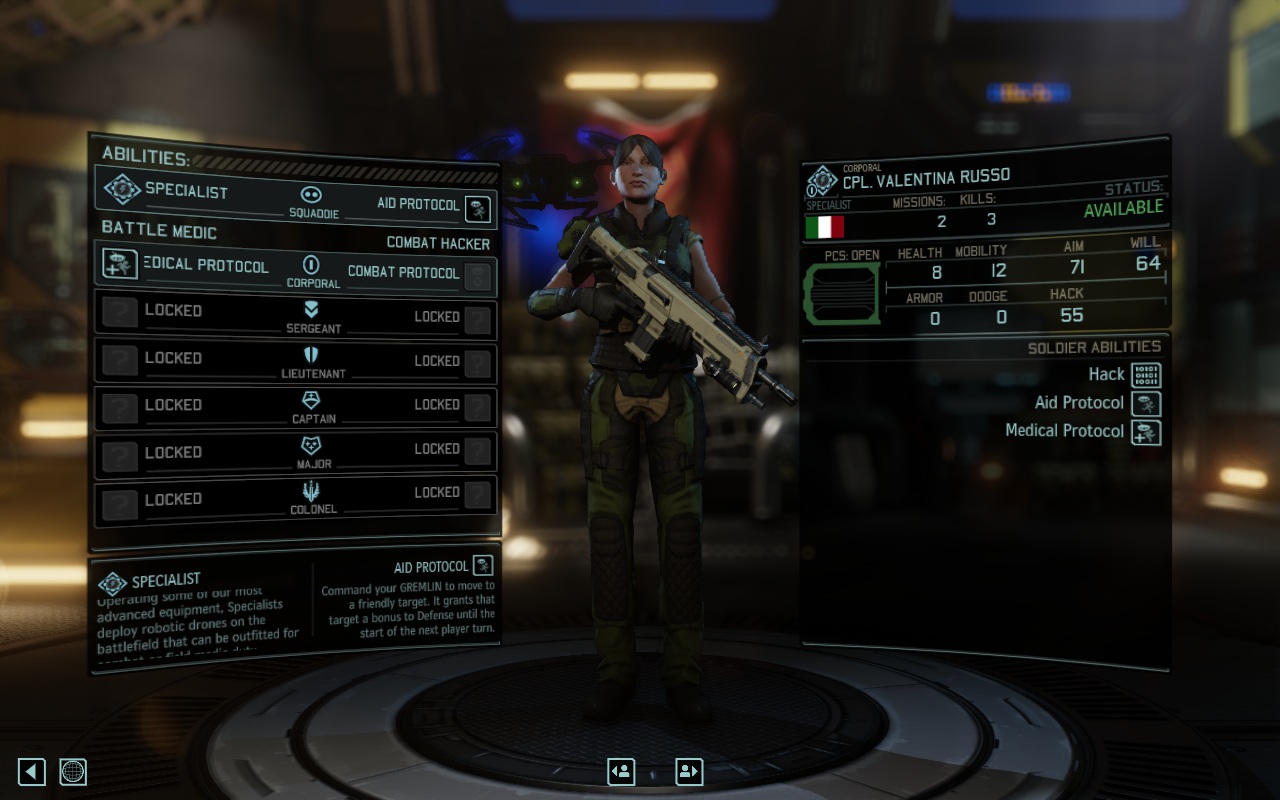Select the locked Lieutenant rank row
The image size is (1280, 800).
[x=296, y=361]
